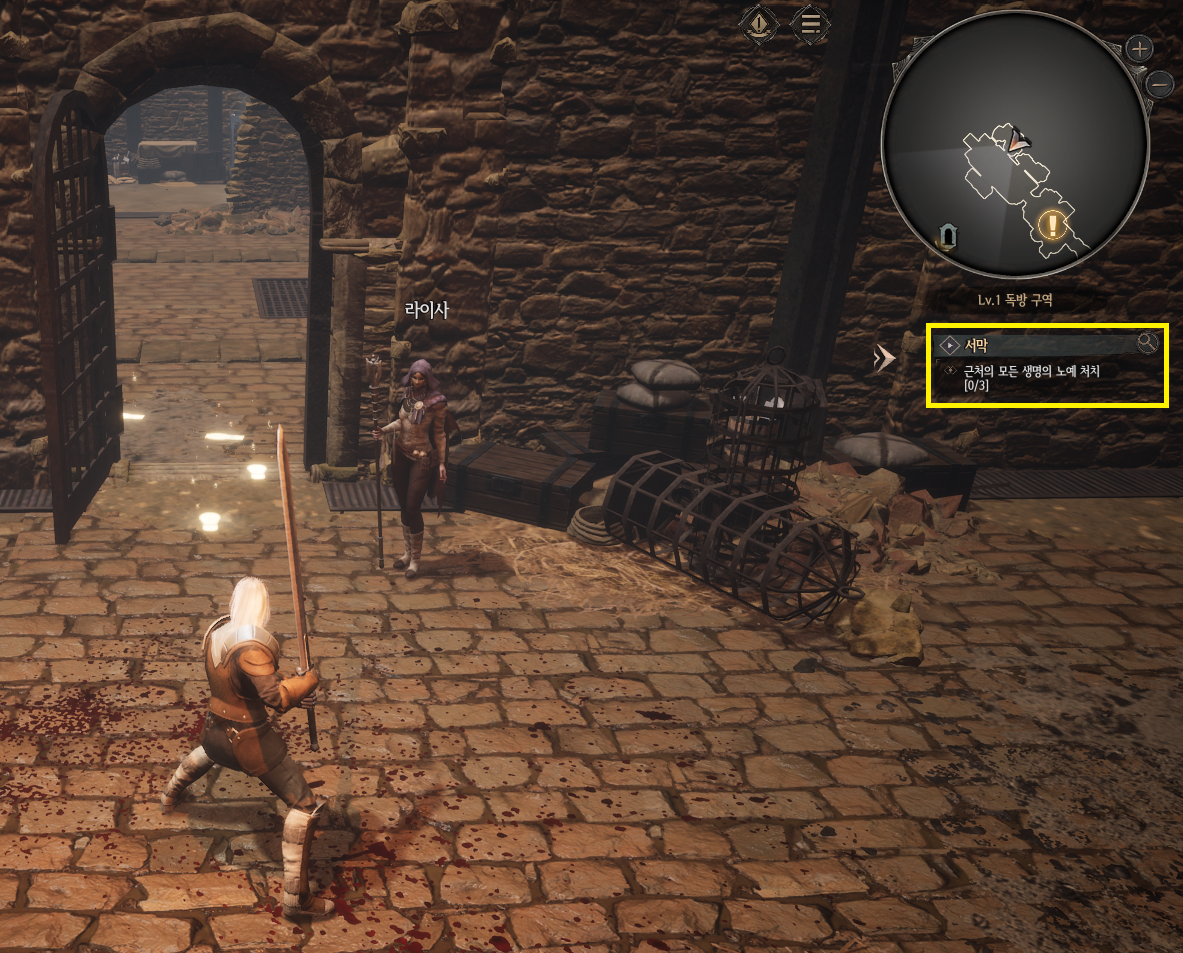Zoom out the minimap with the minus button
1183x953 pixels.
coord(1160,84)
